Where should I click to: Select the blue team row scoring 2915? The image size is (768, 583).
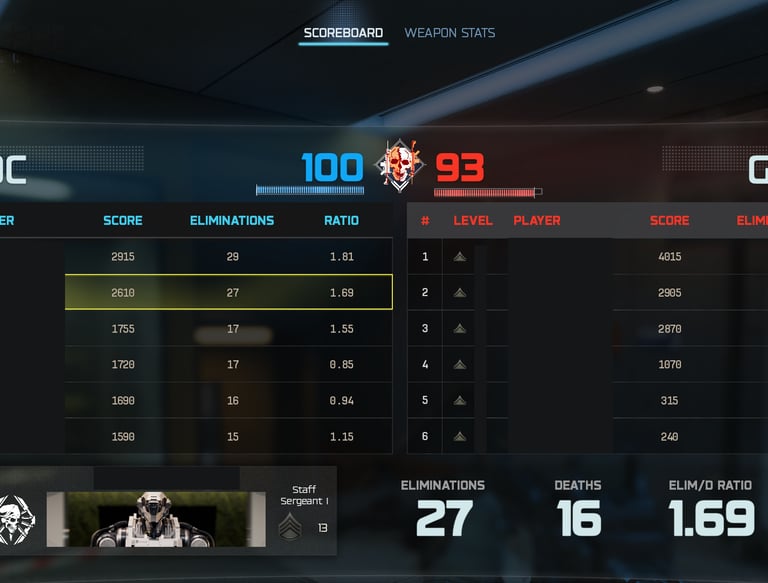228,257
